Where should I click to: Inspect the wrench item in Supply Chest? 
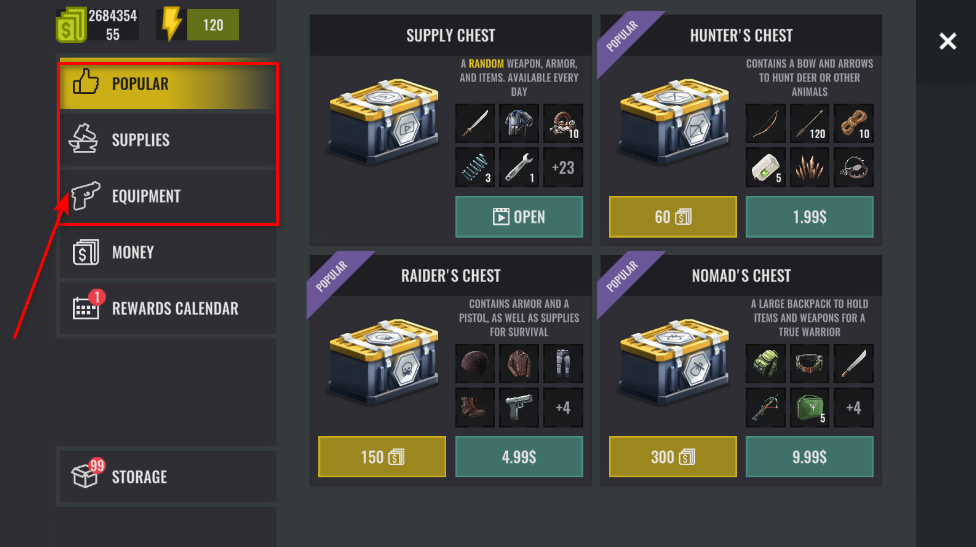click(519, 167)
